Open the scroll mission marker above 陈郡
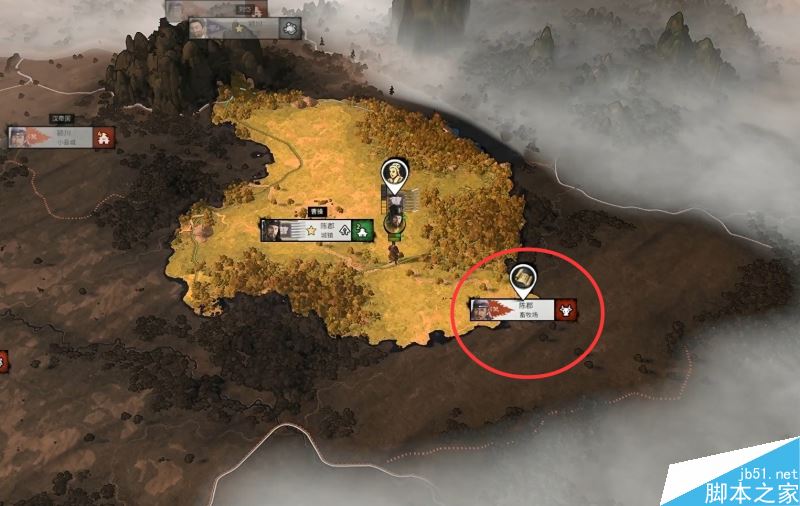800x506 pixels. [x=521, y=279]
